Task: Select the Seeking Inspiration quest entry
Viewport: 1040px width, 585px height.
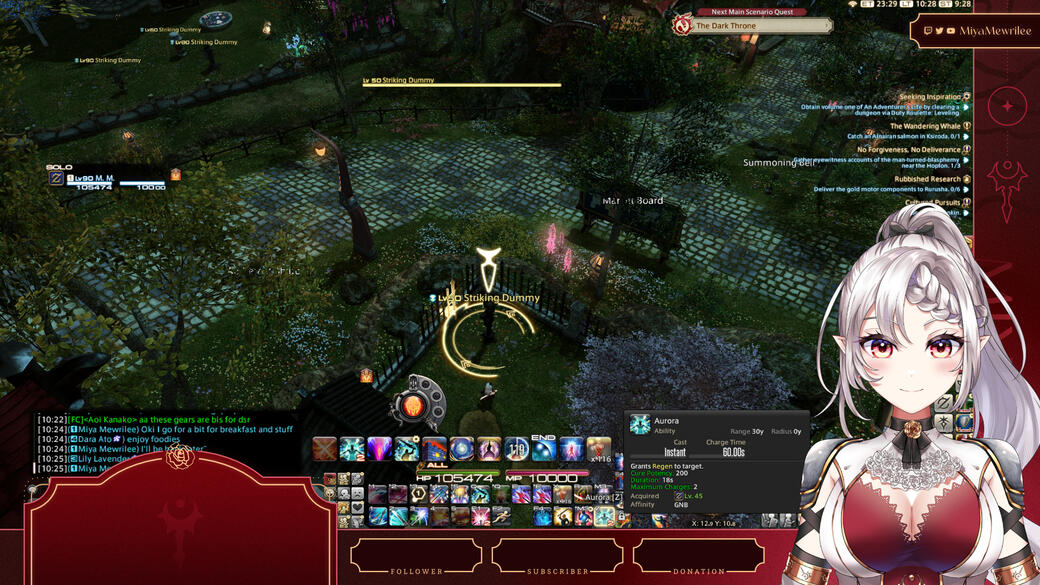Action: (932, 97)
